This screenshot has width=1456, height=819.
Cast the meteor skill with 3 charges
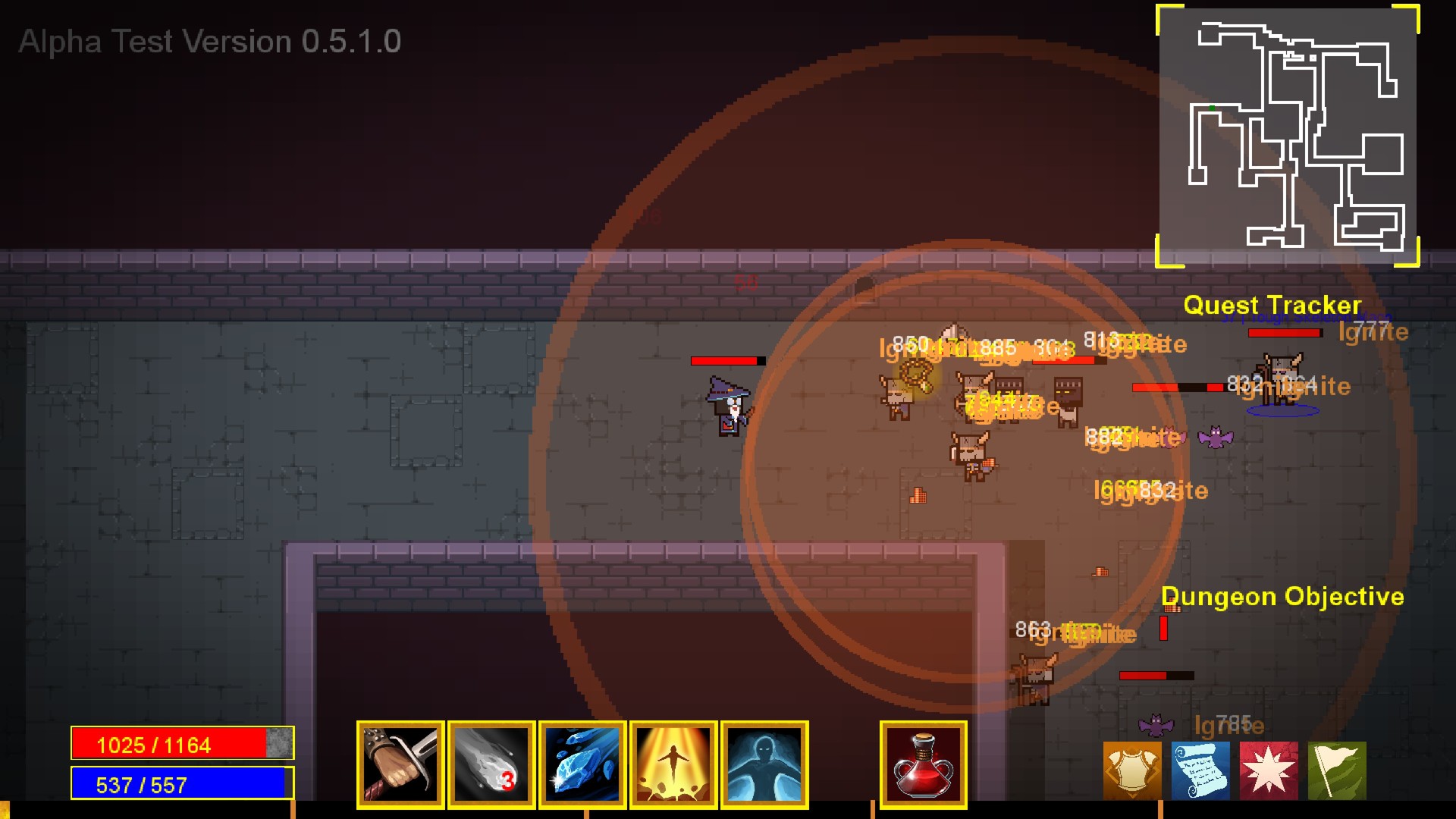pyautogui.click(x=491, y=764)
